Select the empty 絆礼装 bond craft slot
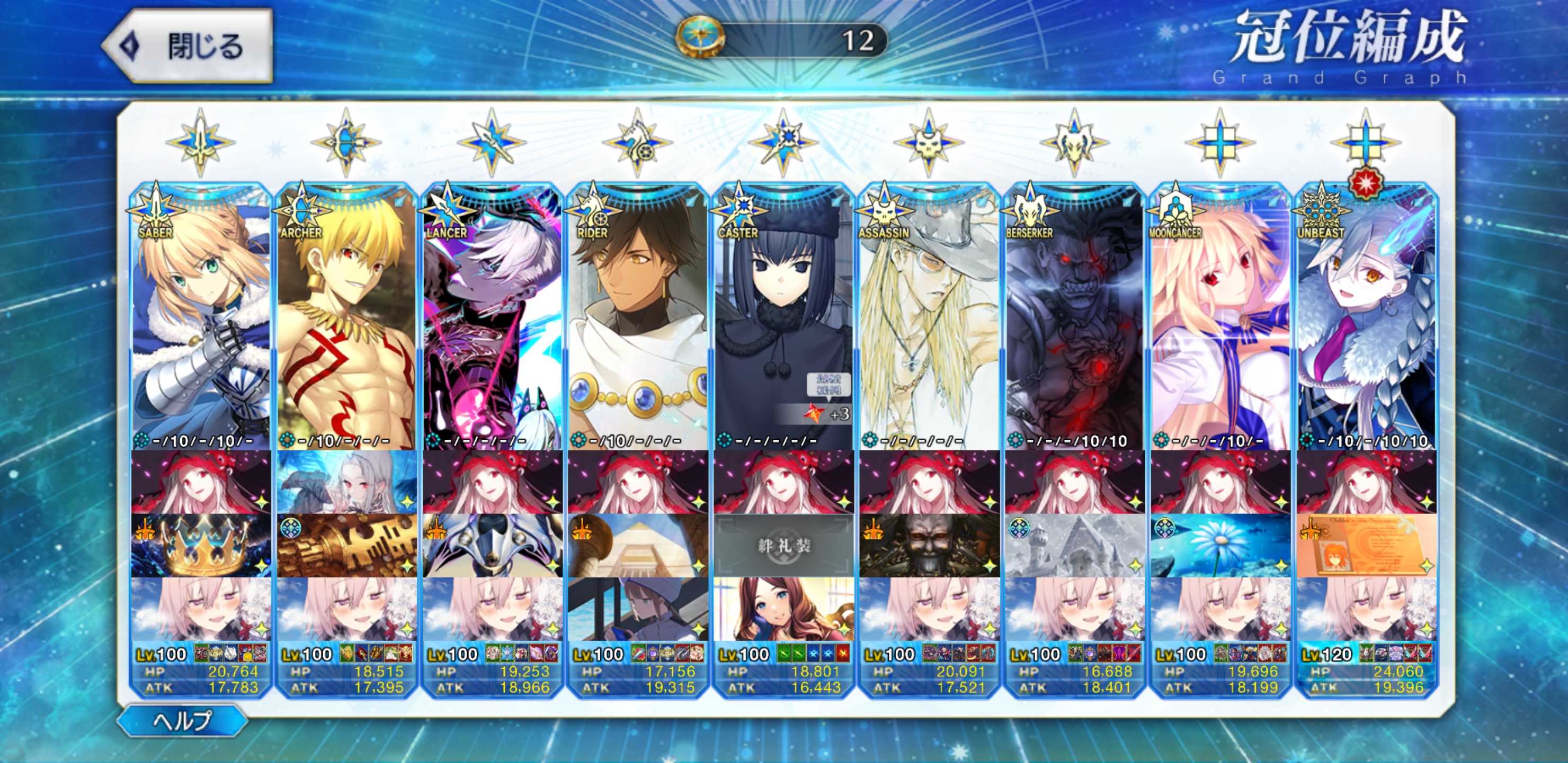Viewport: 1568px width, 763px height. click(783, 546)
